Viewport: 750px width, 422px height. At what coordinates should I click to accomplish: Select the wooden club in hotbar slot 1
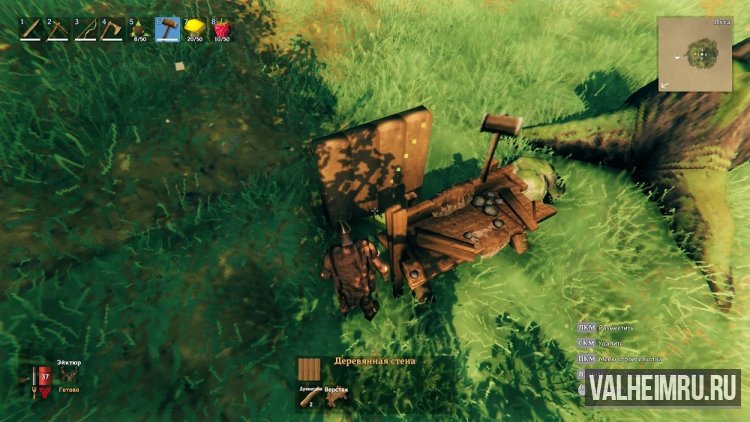click(30, 31)
